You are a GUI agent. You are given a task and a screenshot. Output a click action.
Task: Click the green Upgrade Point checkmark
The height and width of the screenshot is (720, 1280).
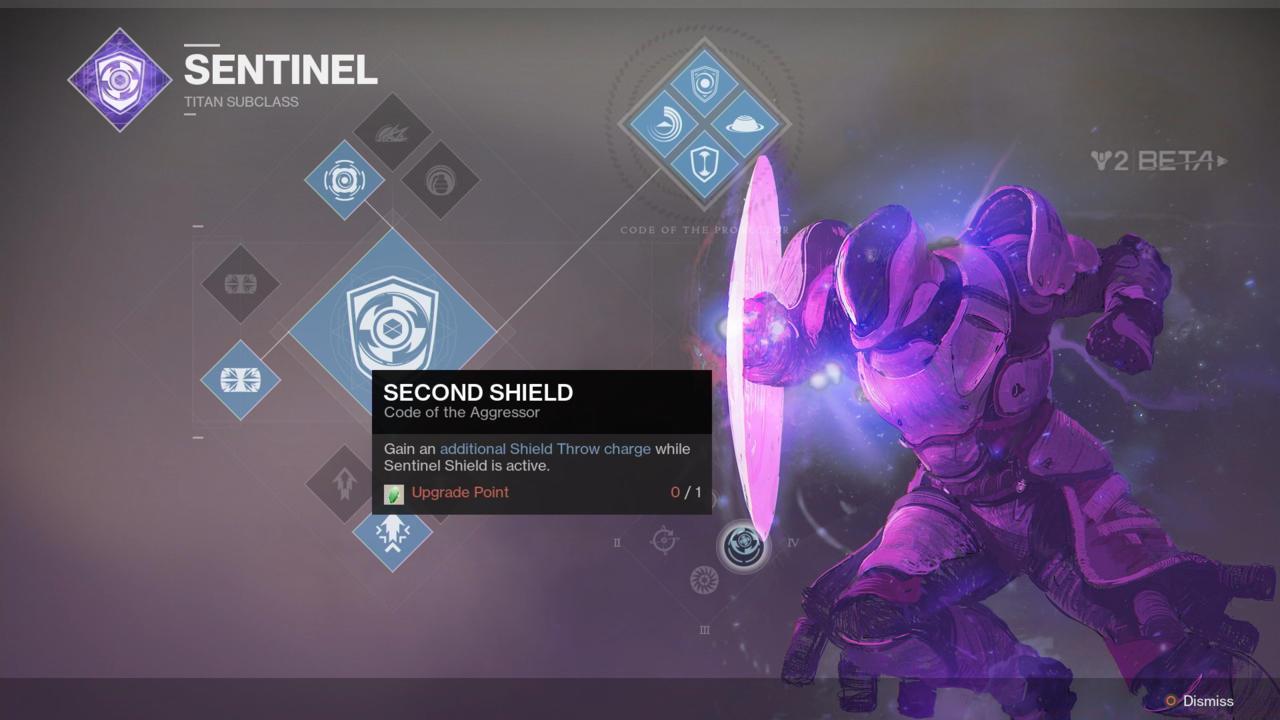(x=394, y=492)
